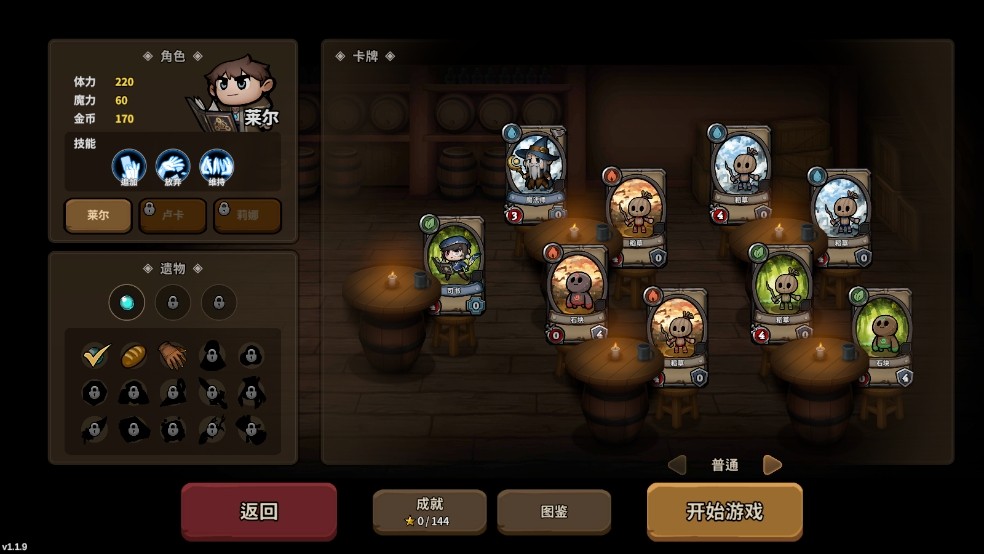
Task: Start the game with 开始游戏
Action: (724, 511)
